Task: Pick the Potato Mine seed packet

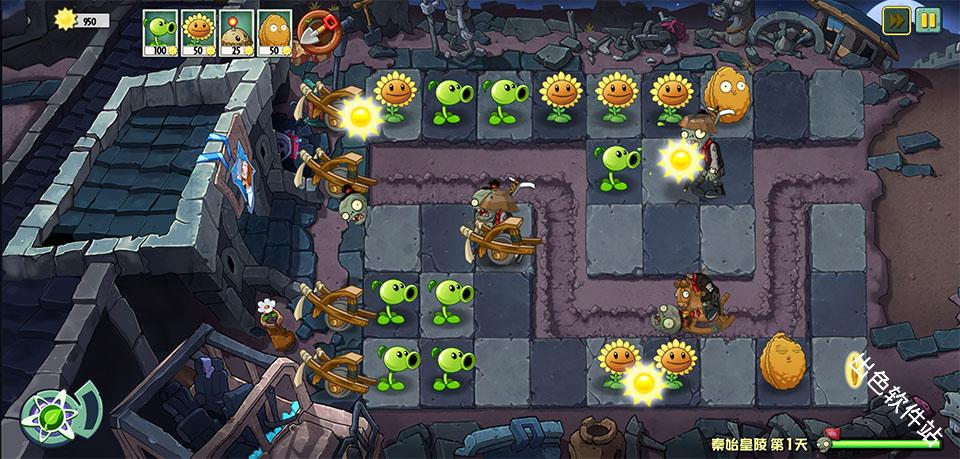Action: pyautogui.click(x=236, y=30)
